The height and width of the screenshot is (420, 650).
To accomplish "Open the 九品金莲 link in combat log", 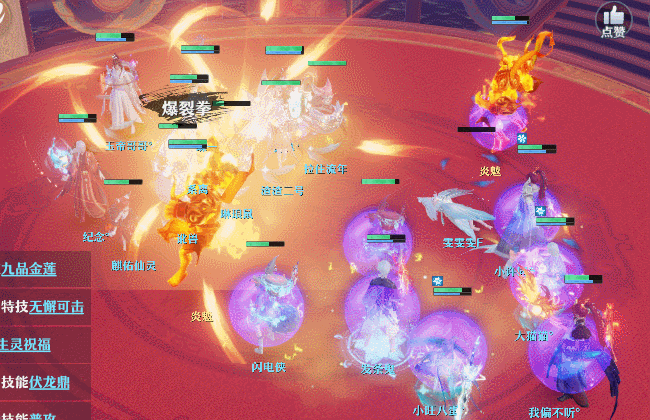I will (29, 268).
